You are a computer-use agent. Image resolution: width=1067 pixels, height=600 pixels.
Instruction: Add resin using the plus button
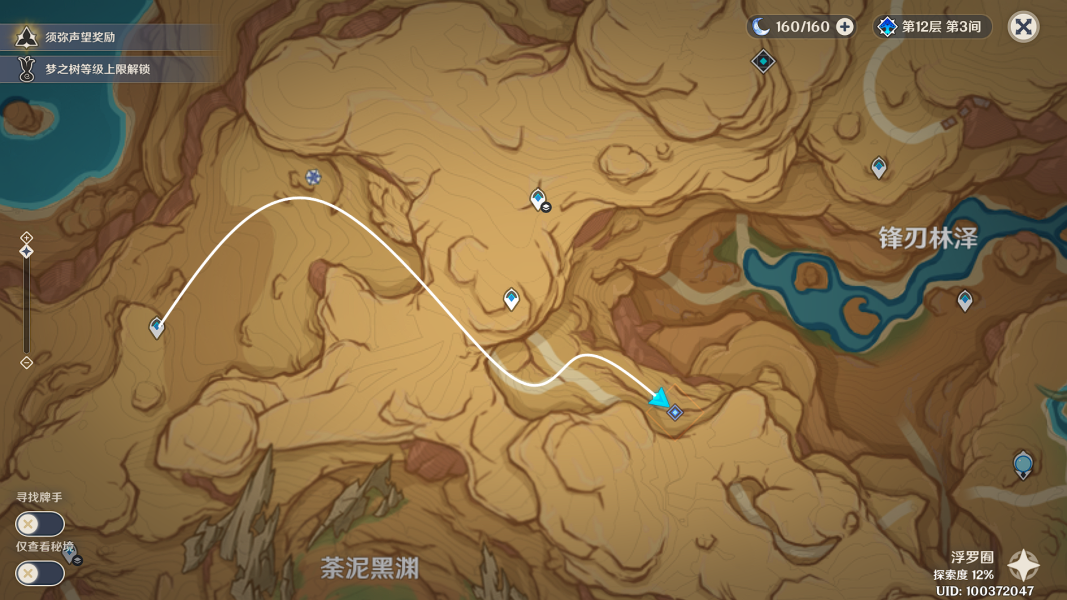point(845,27)
